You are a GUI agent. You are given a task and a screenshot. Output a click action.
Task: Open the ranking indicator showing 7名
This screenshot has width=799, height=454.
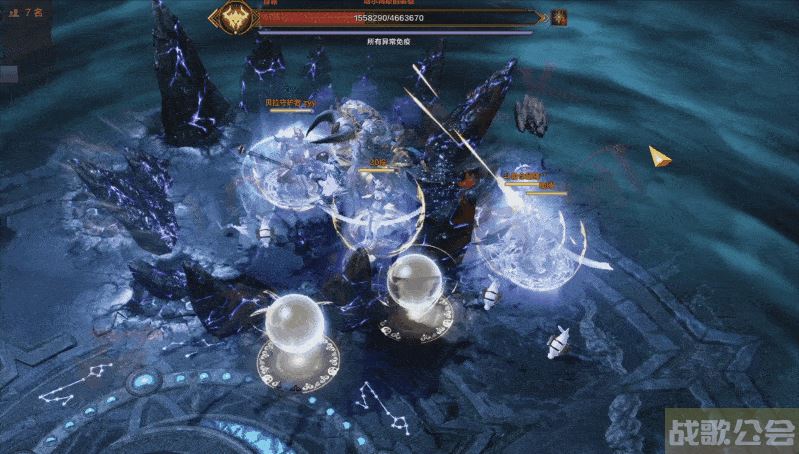[x=25, y=12]
